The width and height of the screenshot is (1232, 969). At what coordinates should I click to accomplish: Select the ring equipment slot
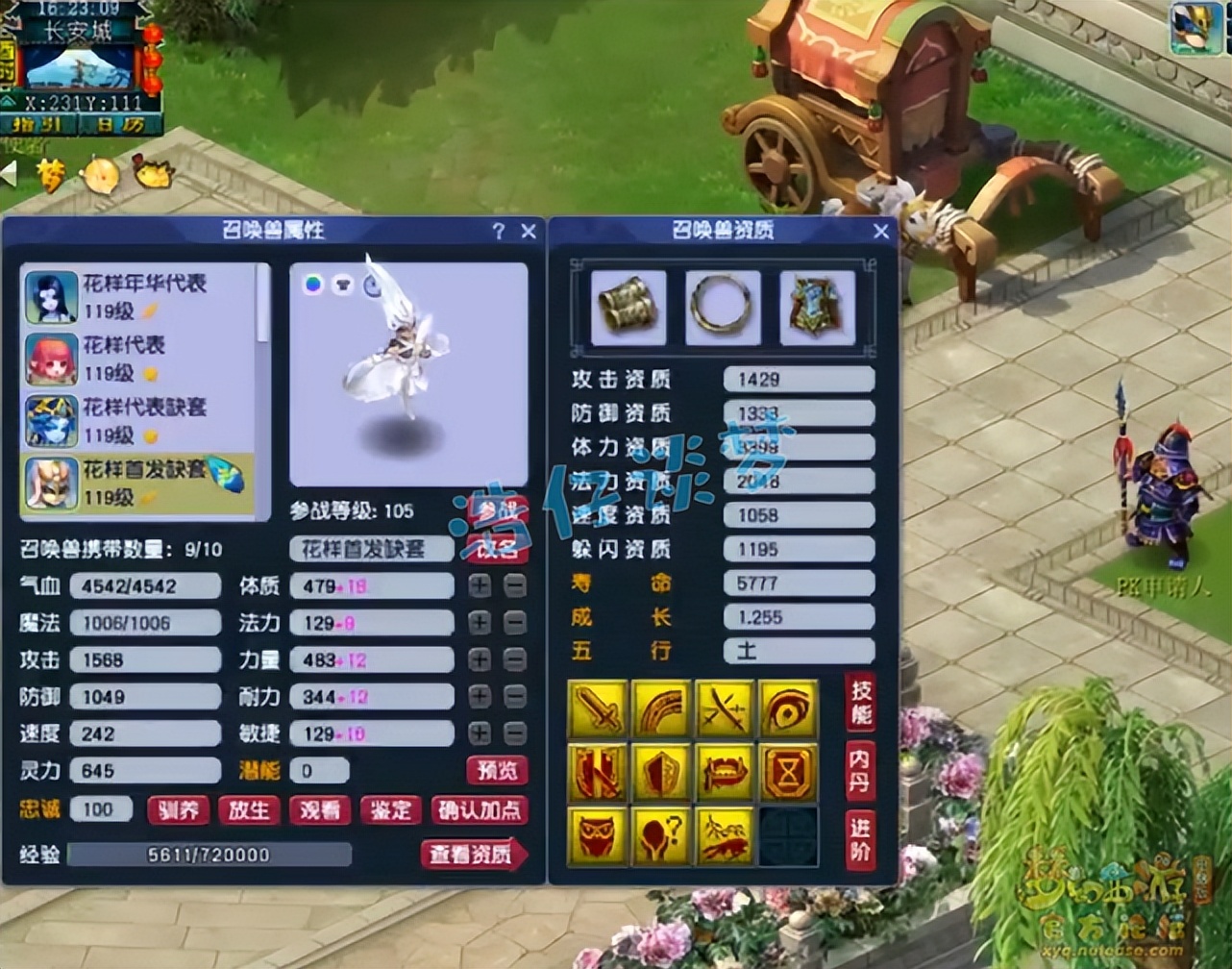click(x=723, y=308)
